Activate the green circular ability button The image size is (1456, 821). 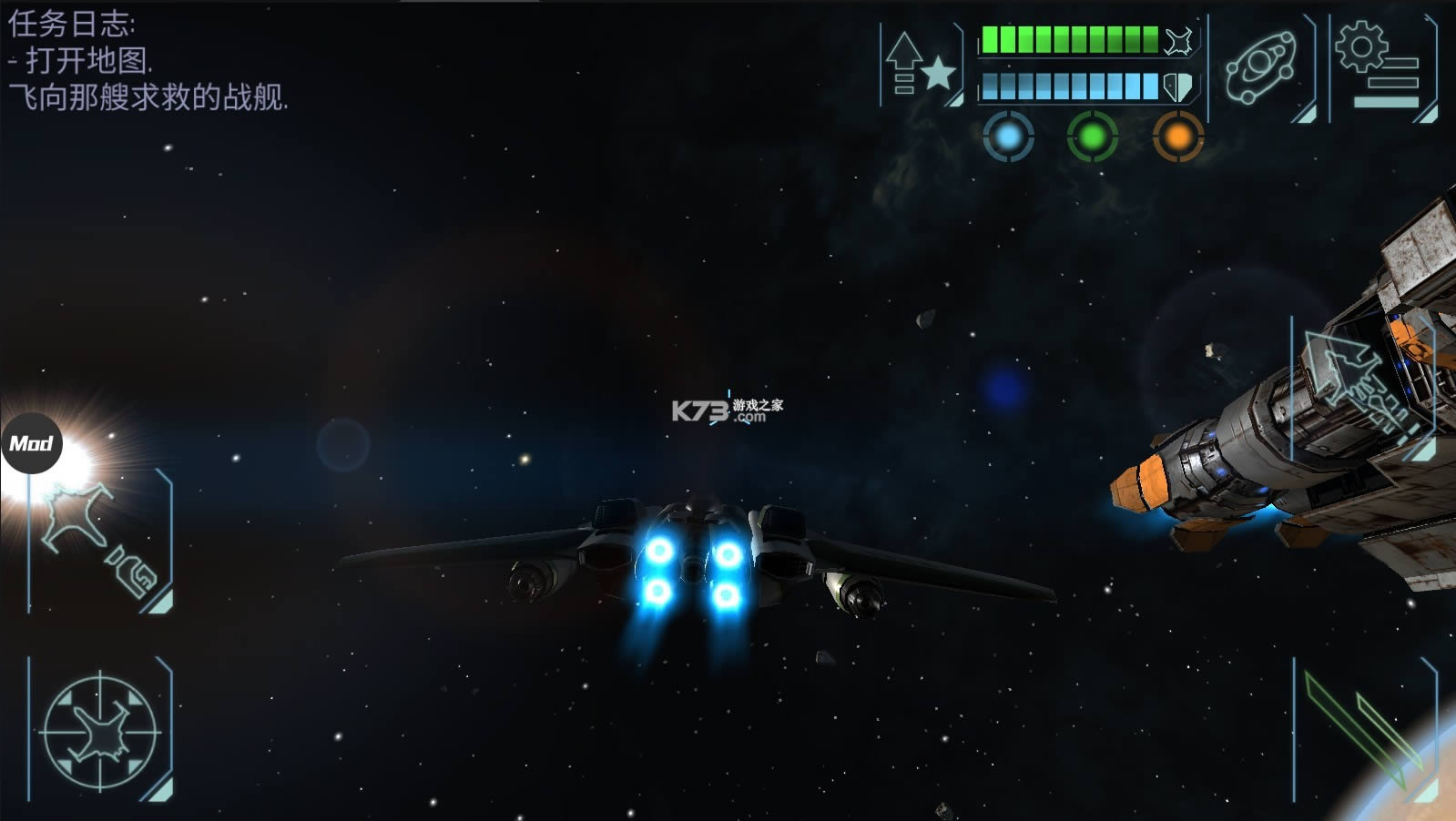coord(1093,137)
